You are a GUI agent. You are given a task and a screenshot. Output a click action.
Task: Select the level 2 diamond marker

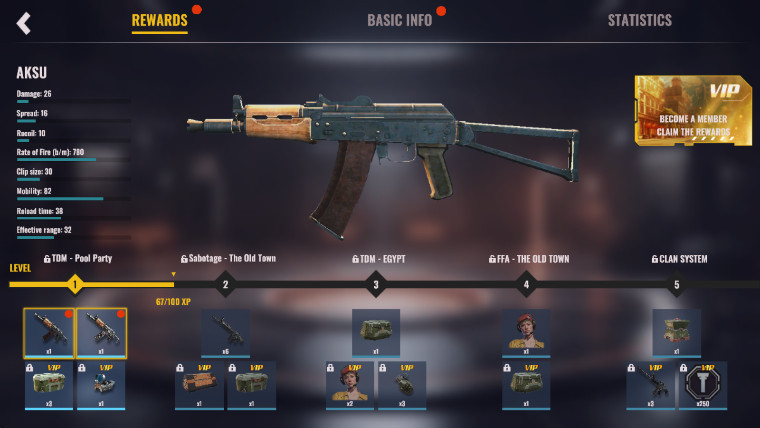[x=225, y=285]
